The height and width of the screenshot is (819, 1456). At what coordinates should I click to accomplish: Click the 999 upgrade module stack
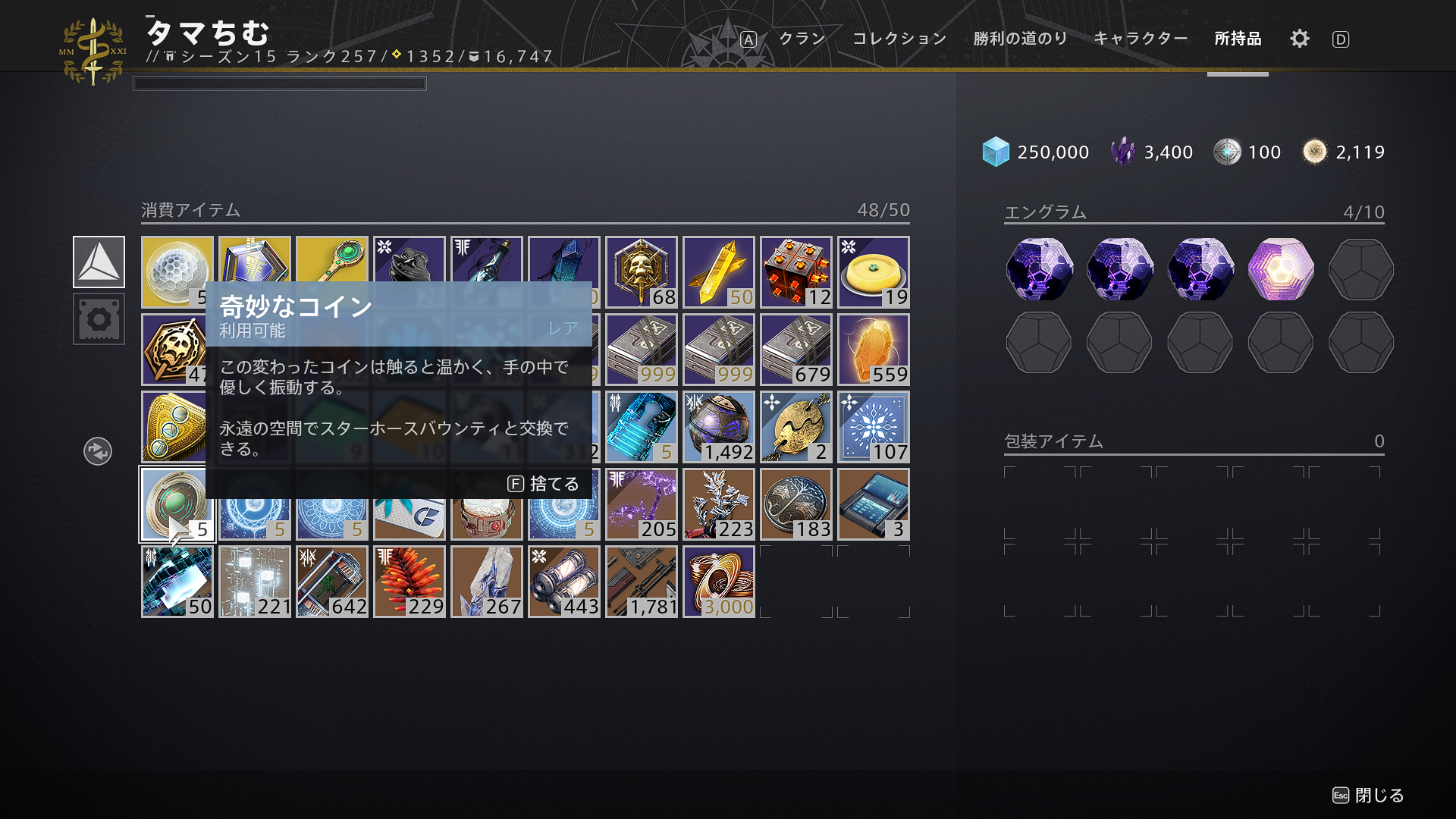click(x=642, y=349)
